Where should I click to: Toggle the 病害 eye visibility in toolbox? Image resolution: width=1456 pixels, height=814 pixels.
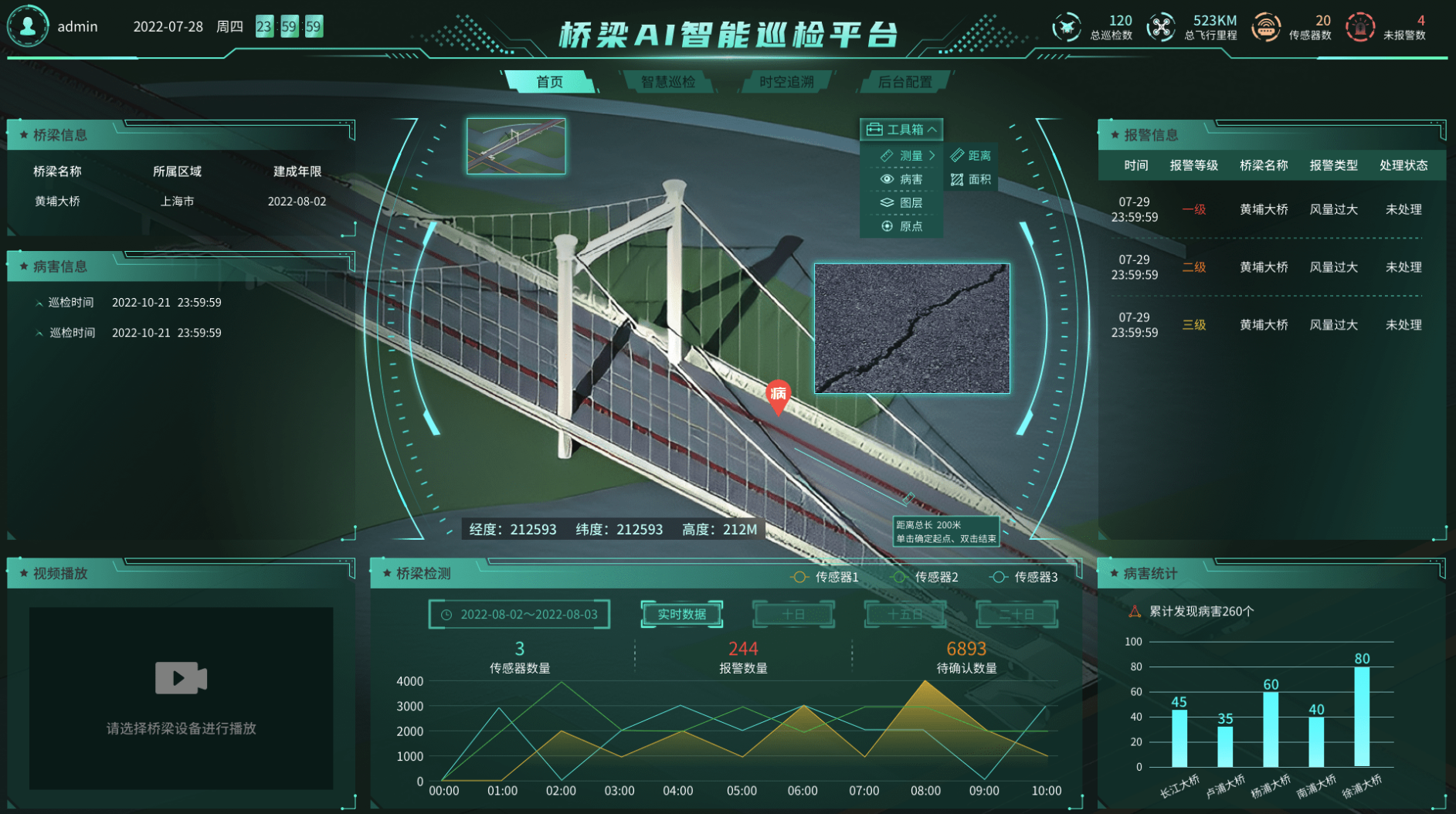886,178
